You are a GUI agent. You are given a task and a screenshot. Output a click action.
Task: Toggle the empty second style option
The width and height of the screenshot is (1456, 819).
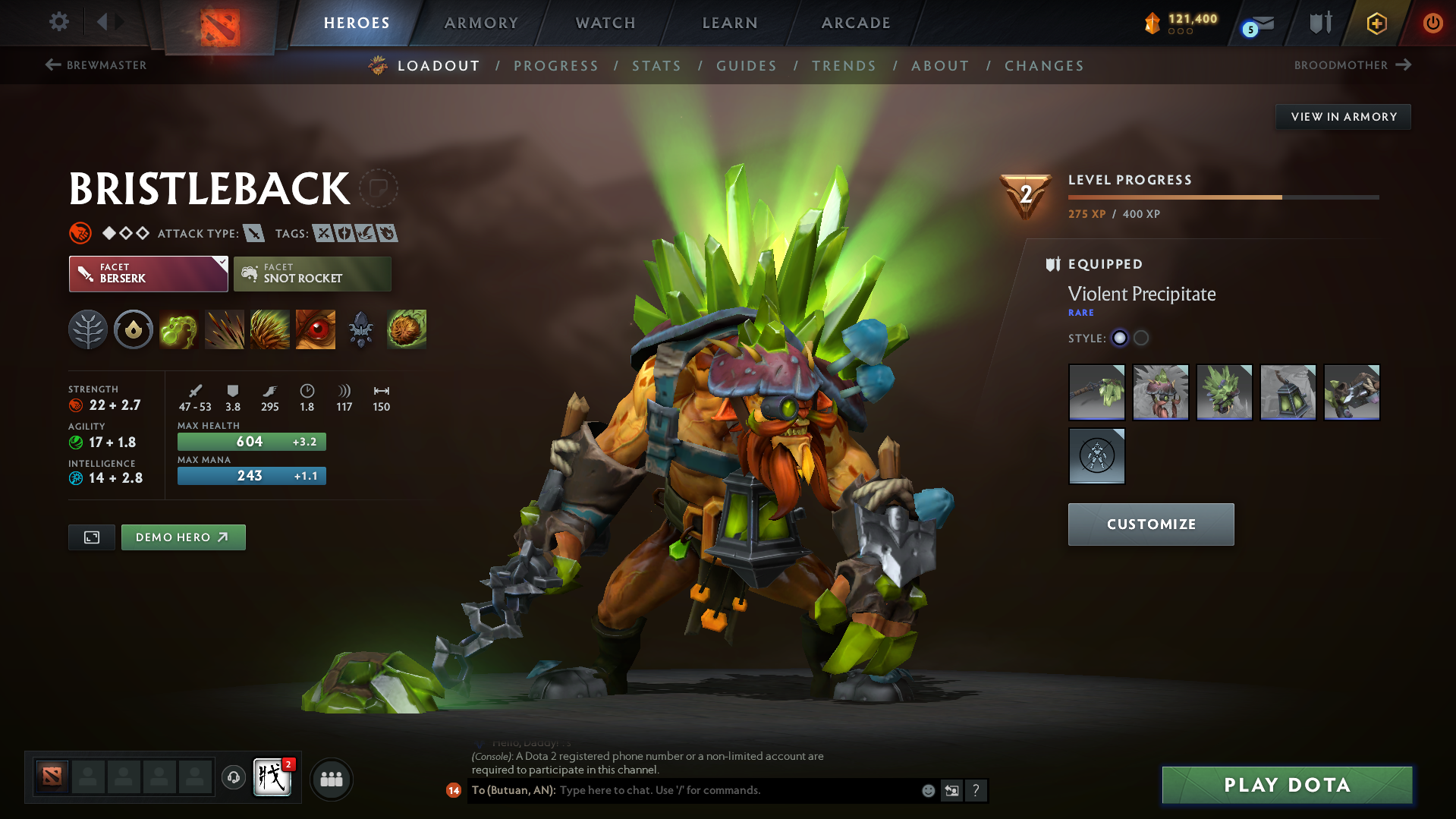click(x=1140, y=339)
